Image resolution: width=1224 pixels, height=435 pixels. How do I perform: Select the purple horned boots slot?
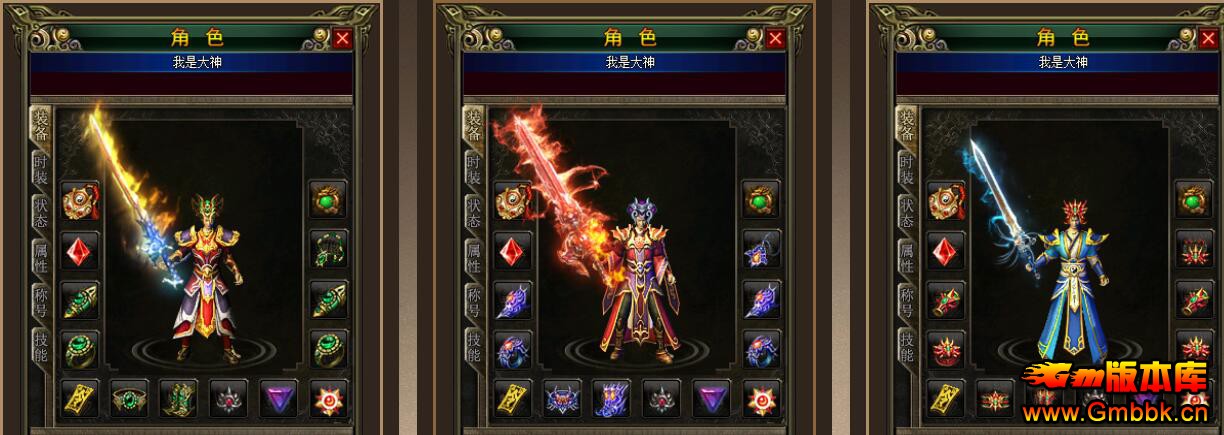pyautogui.click(x=613, y=398)
